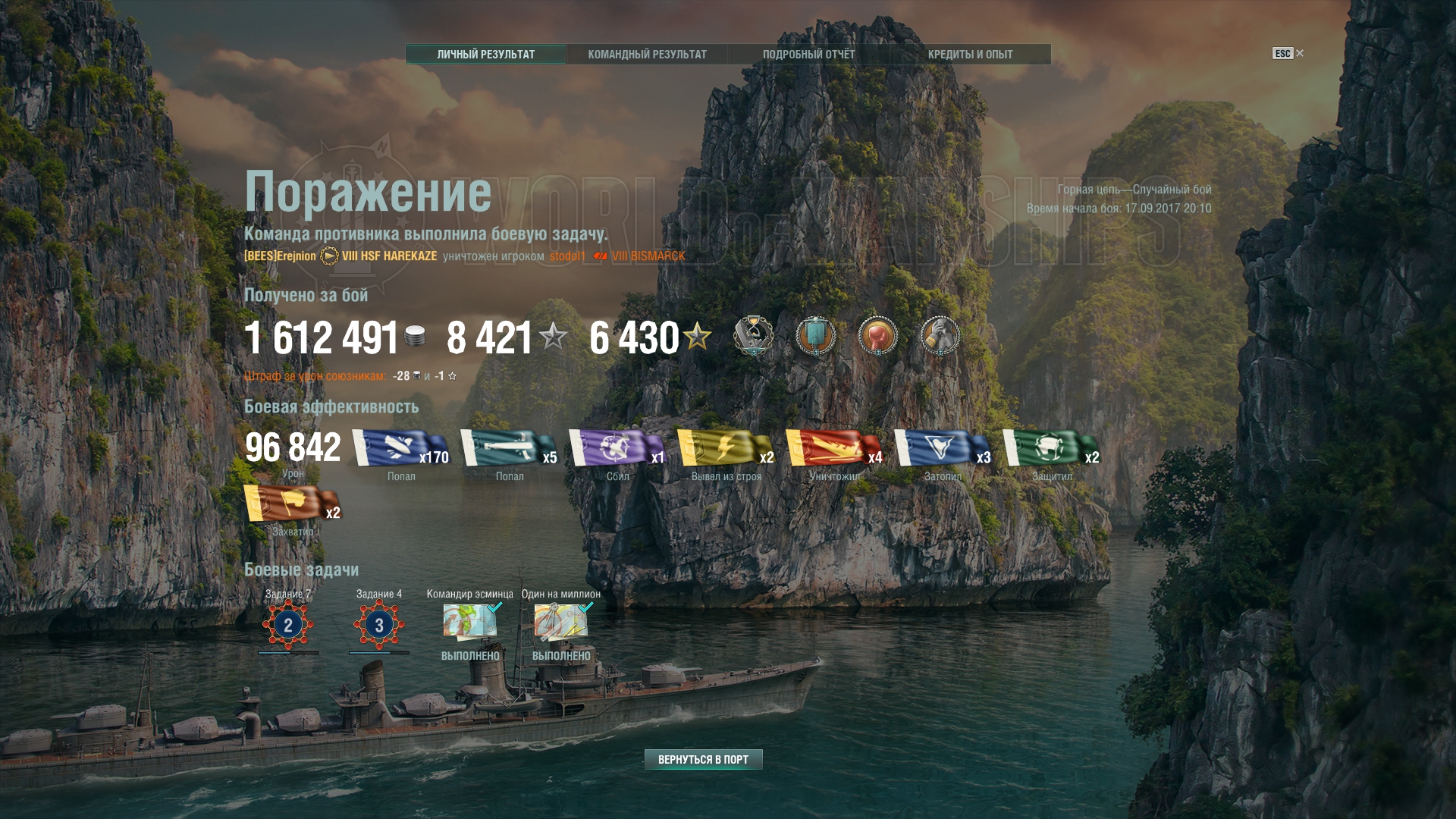This screenshot has width=1456, height=819.
Task: Click the Захватил x2 orange ribbon
Action: (292, 504)
